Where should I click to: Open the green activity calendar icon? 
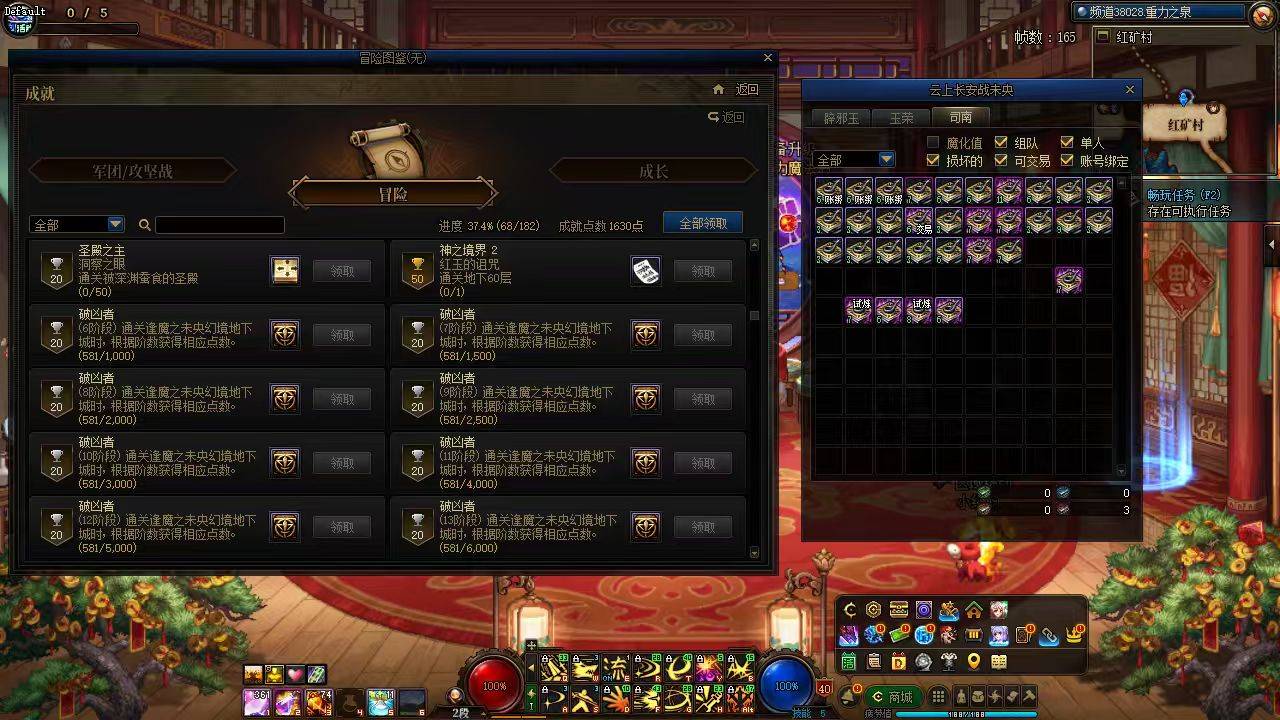(x=849, y=661)
